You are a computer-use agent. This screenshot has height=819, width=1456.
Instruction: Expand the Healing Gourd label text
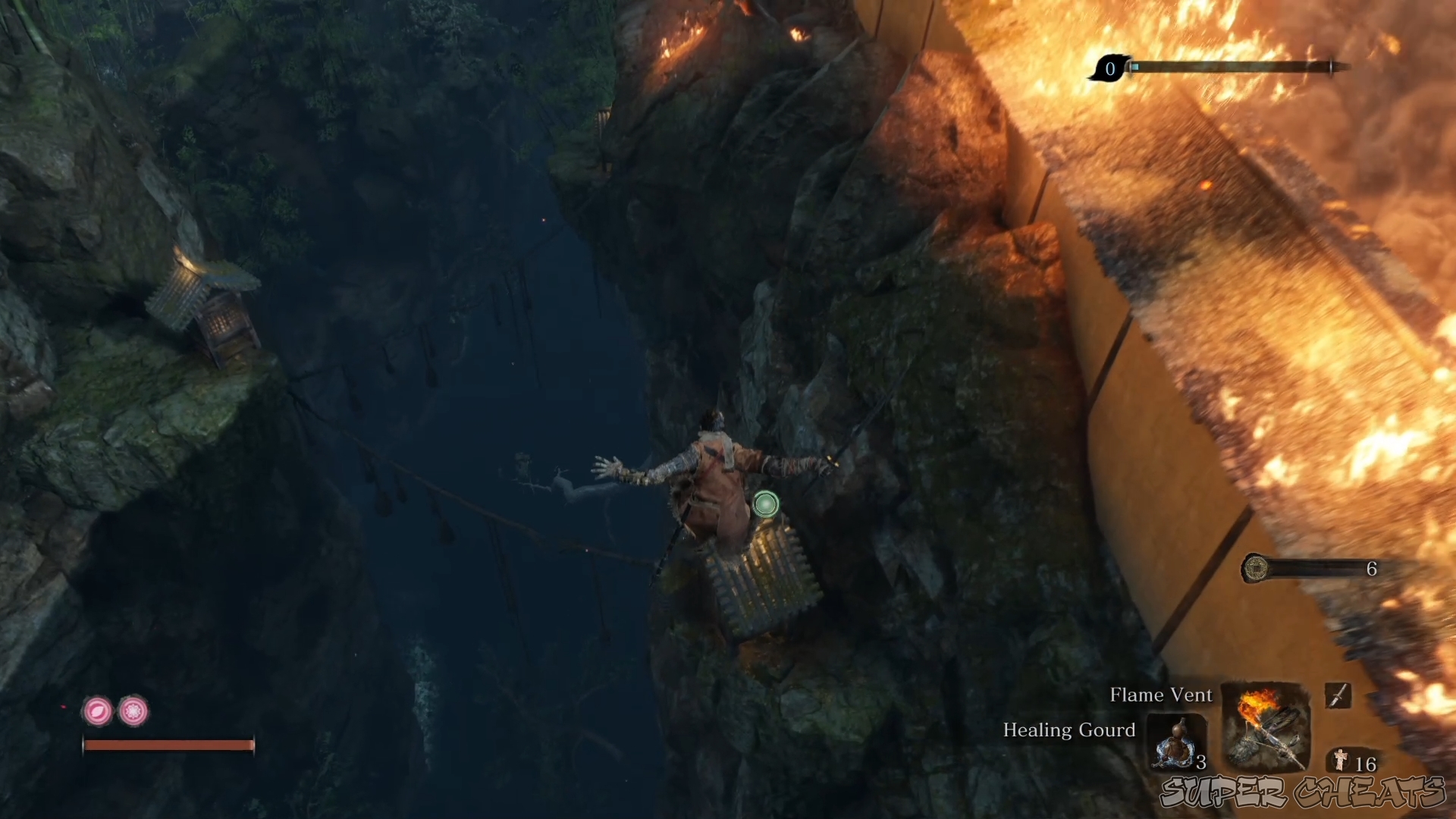[1068, 730]
